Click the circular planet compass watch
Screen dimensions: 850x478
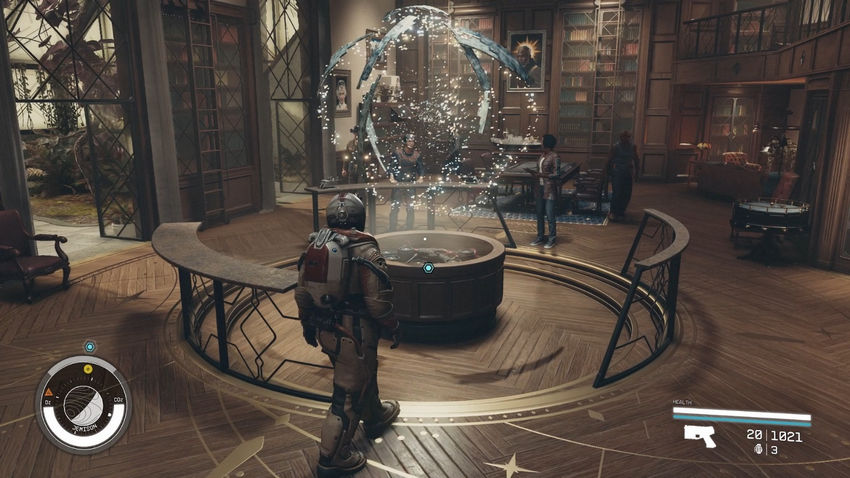pos(83,402)
